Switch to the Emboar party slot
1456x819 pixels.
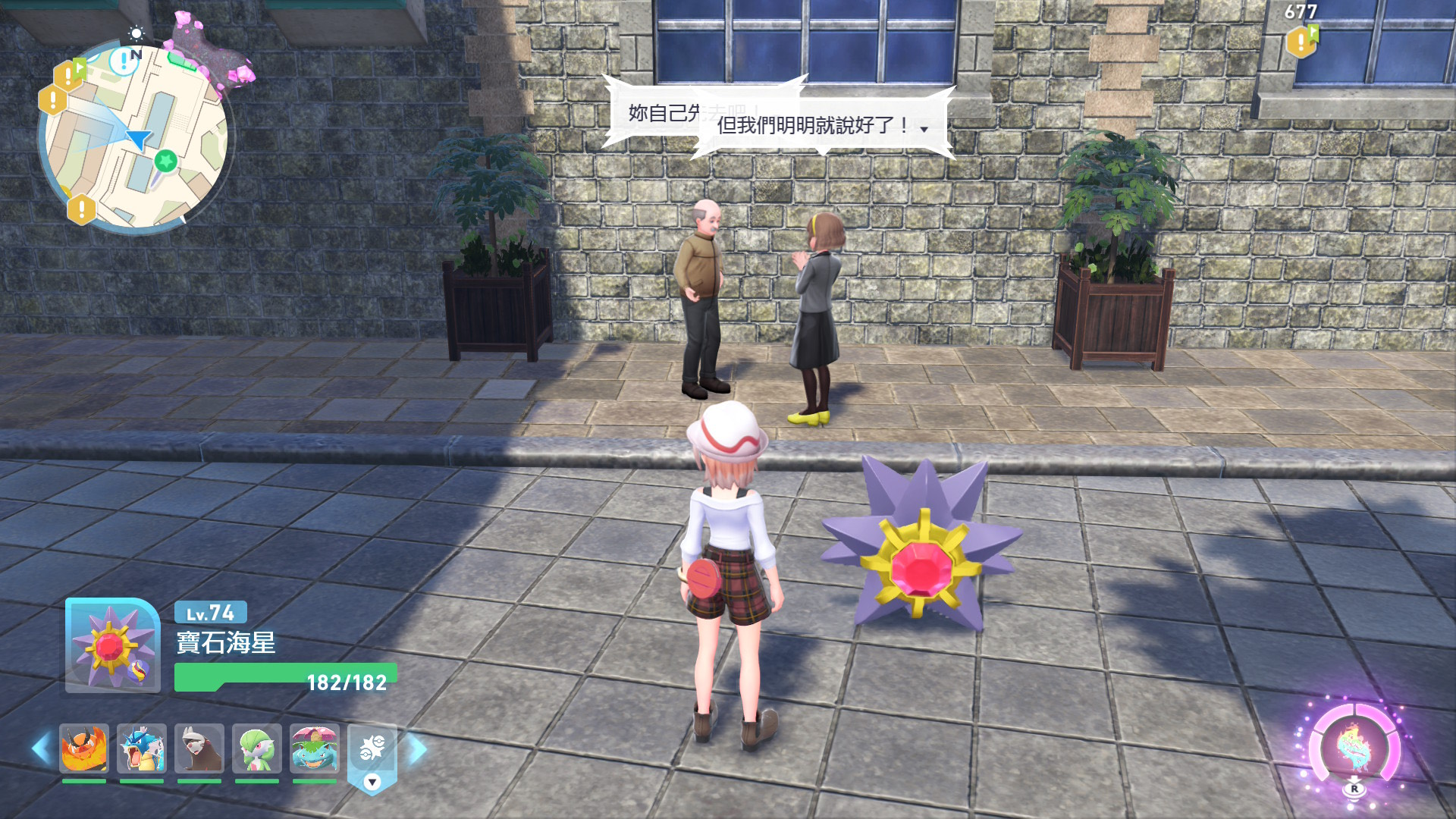[84, 748]
